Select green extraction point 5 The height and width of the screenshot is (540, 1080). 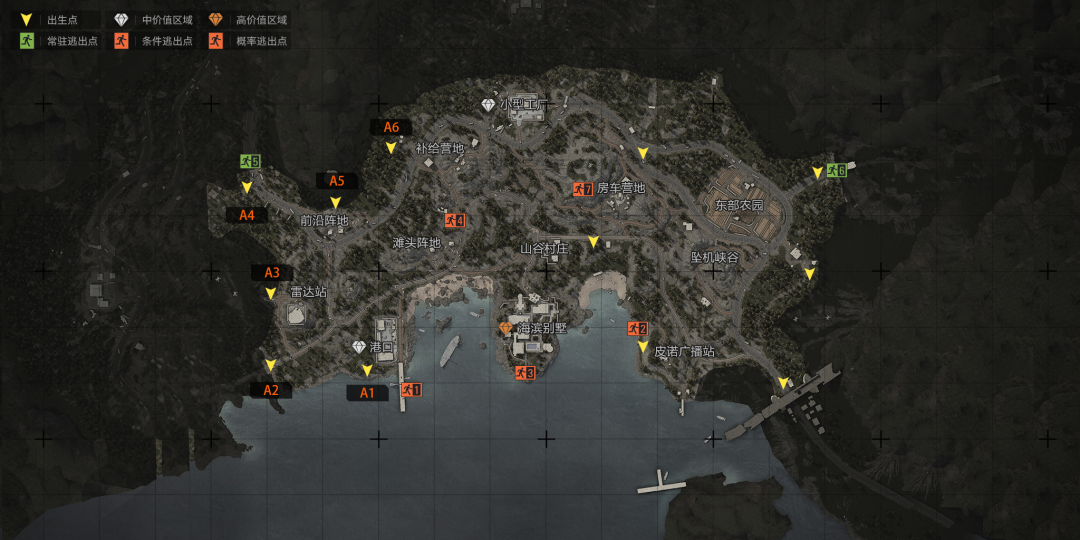pos(250,161)
